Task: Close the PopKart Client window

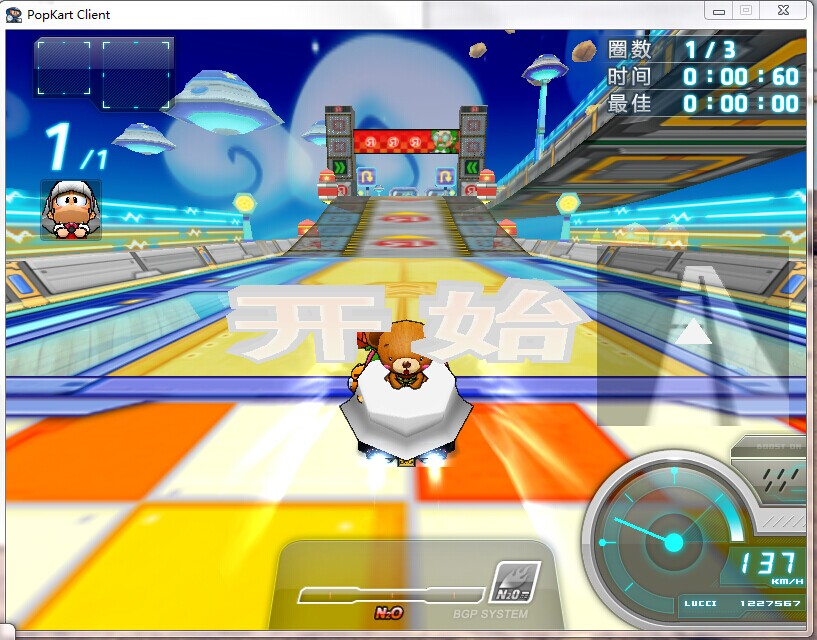Action: pyautogui.click(x=783, y=10)
